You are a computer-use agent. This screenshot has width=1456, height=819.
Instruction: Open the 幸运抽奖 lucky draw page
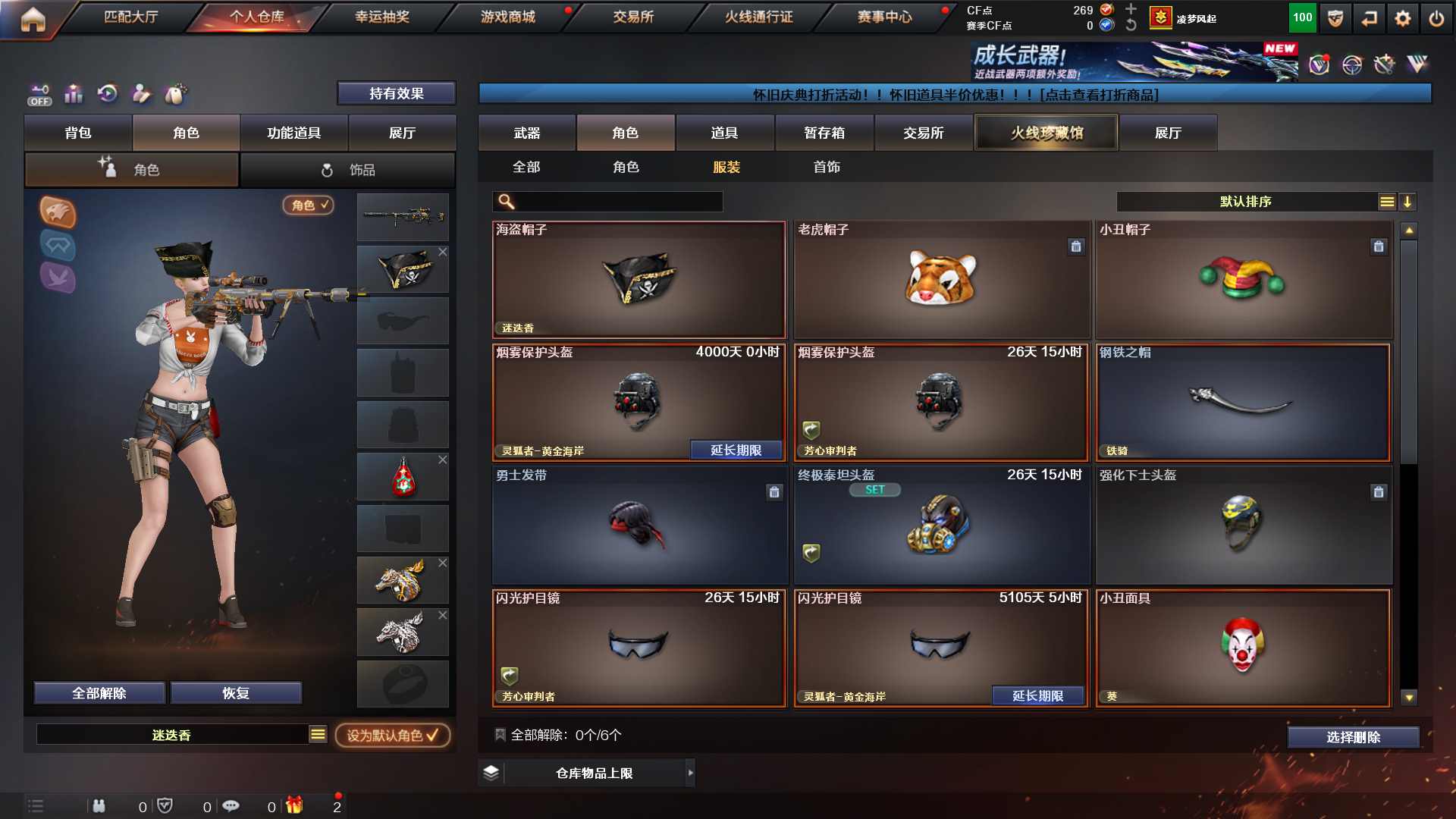(x=382, y=17)
